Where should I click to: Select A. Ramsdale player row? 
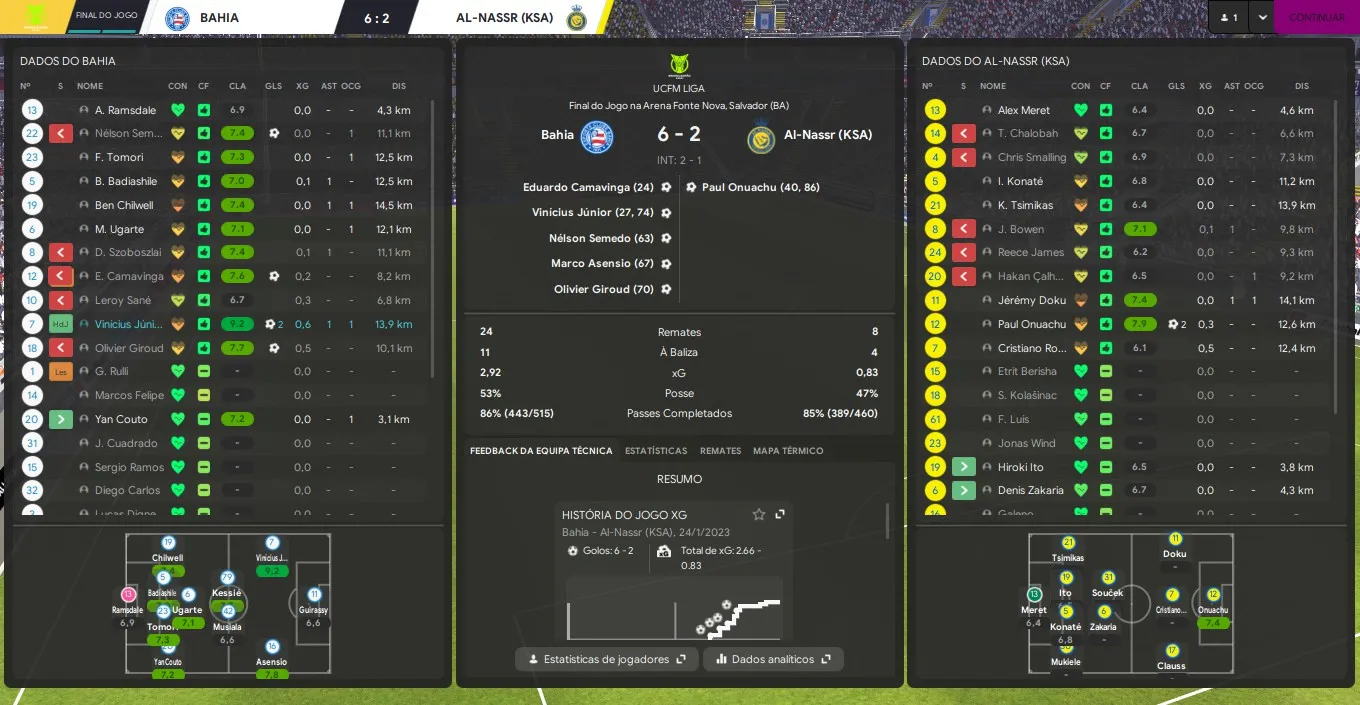pyautogui.click(x=125, y=110)
